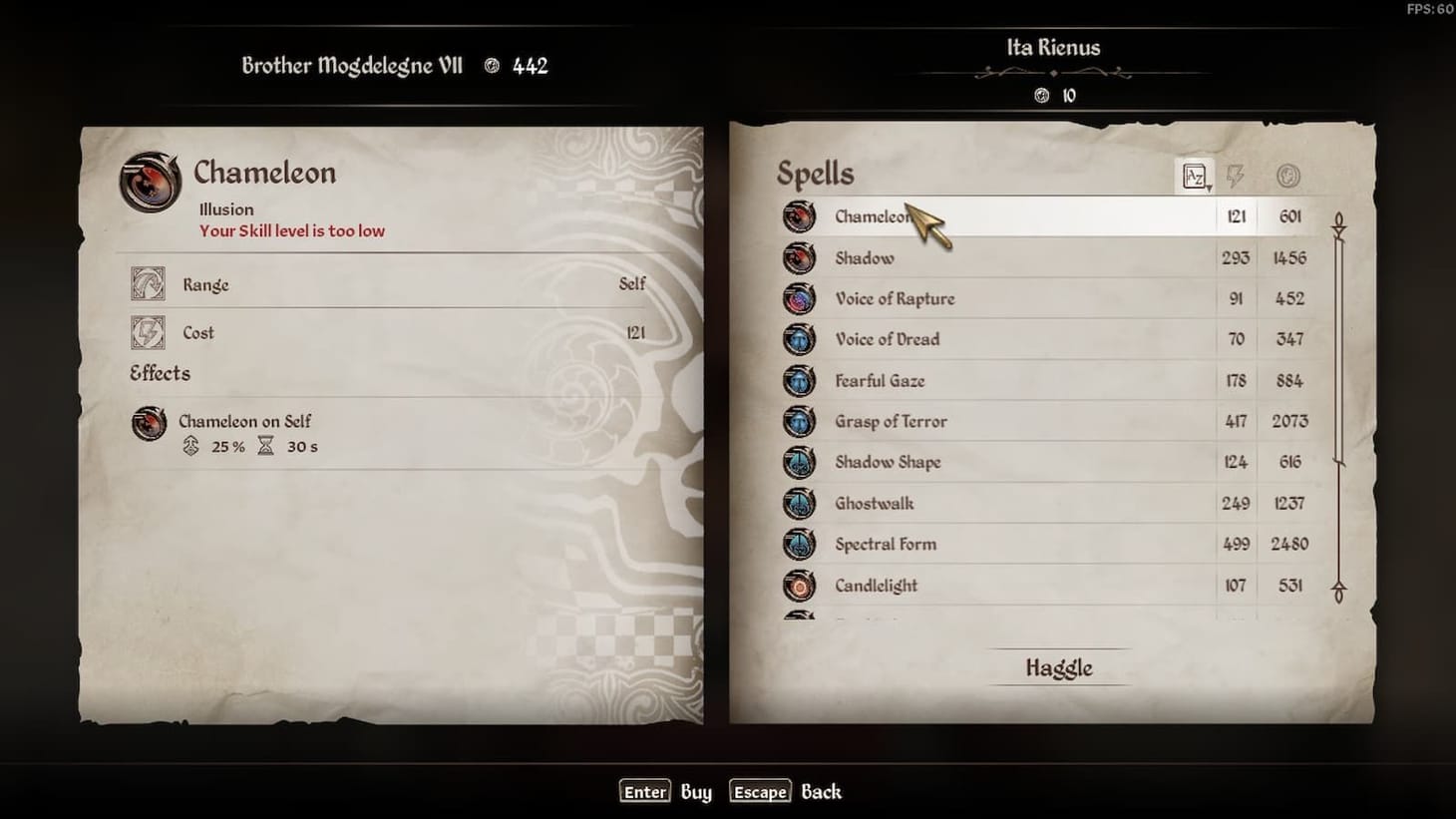Click the Spells panel header

coord(816,173)
